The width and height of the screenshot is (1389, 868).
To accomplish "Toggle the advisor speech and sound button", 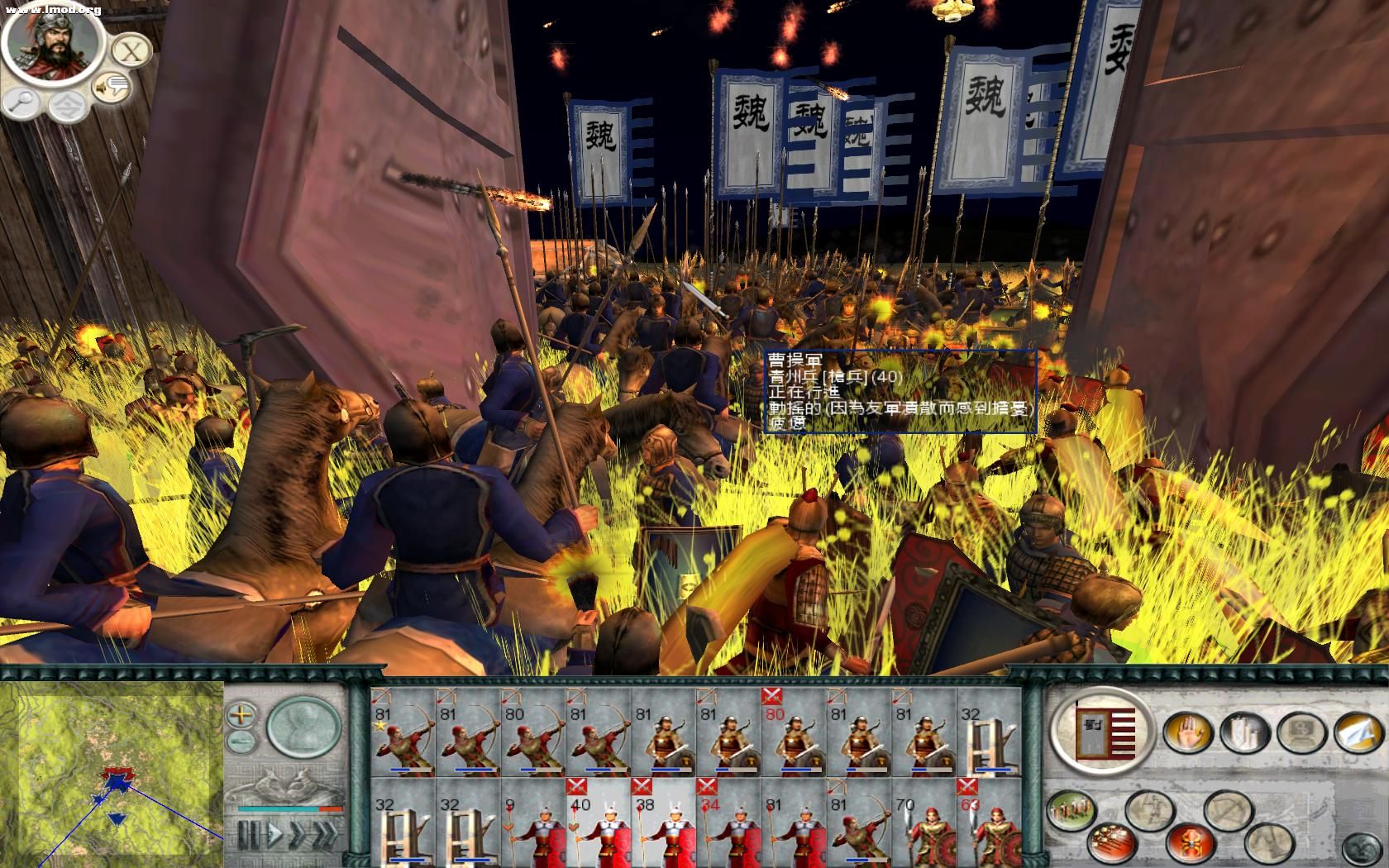I will (112, 86).
